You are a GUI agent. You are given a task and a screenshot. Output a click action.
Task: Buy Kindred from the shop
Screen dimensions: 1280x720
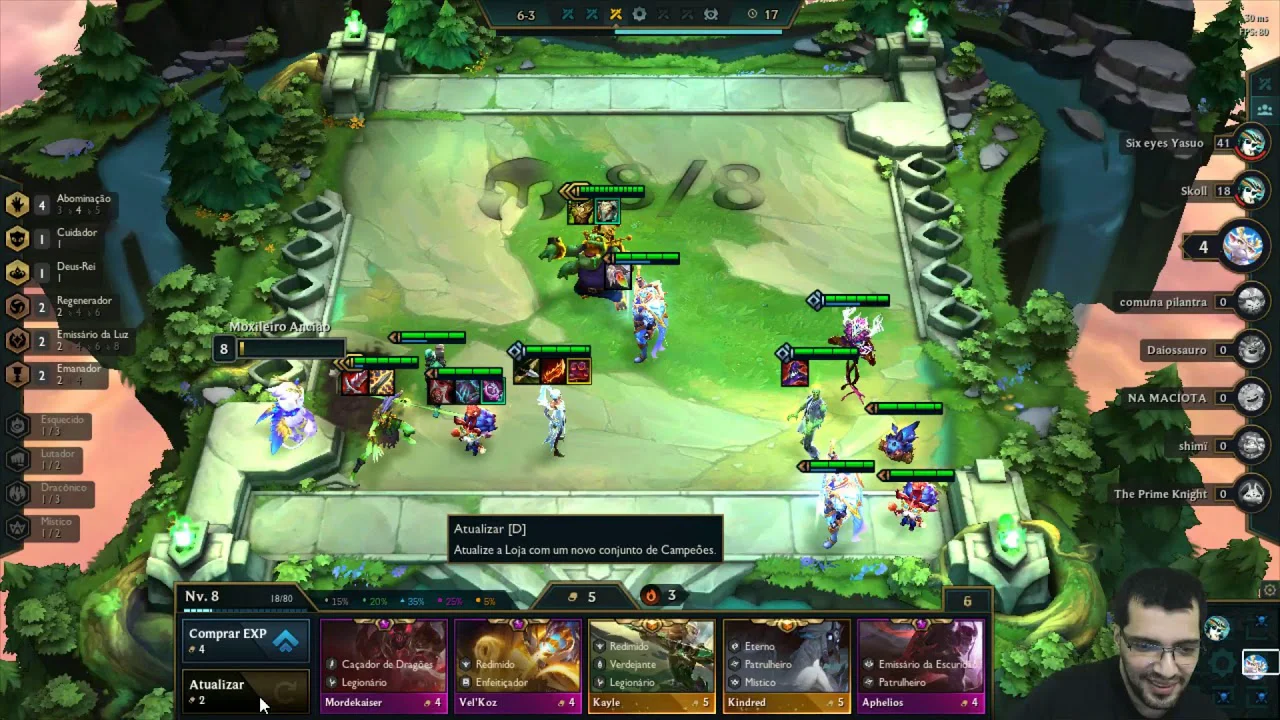(x=786, y=665)
